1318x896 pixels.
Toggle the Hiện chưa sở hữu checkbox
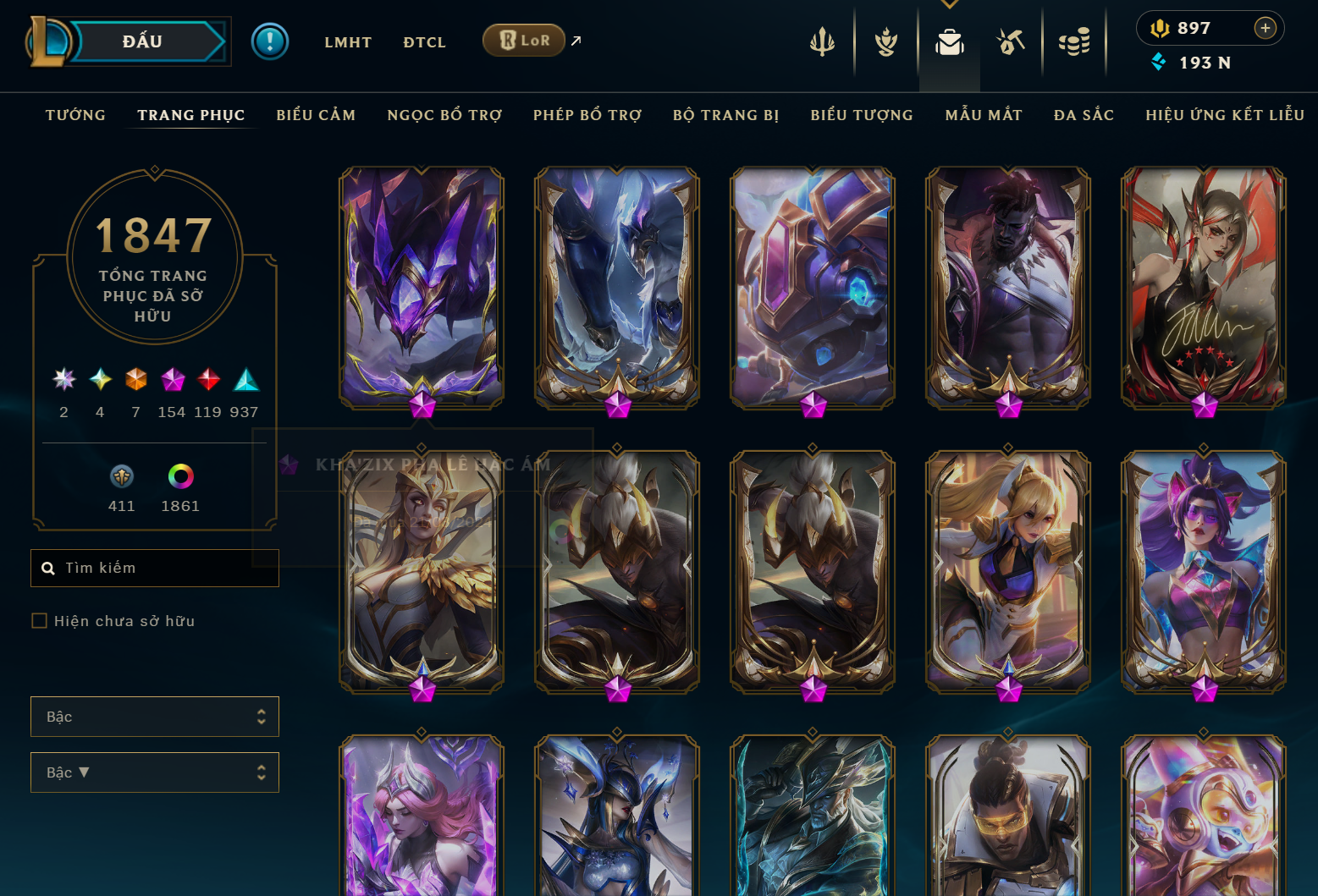(39, 621)
